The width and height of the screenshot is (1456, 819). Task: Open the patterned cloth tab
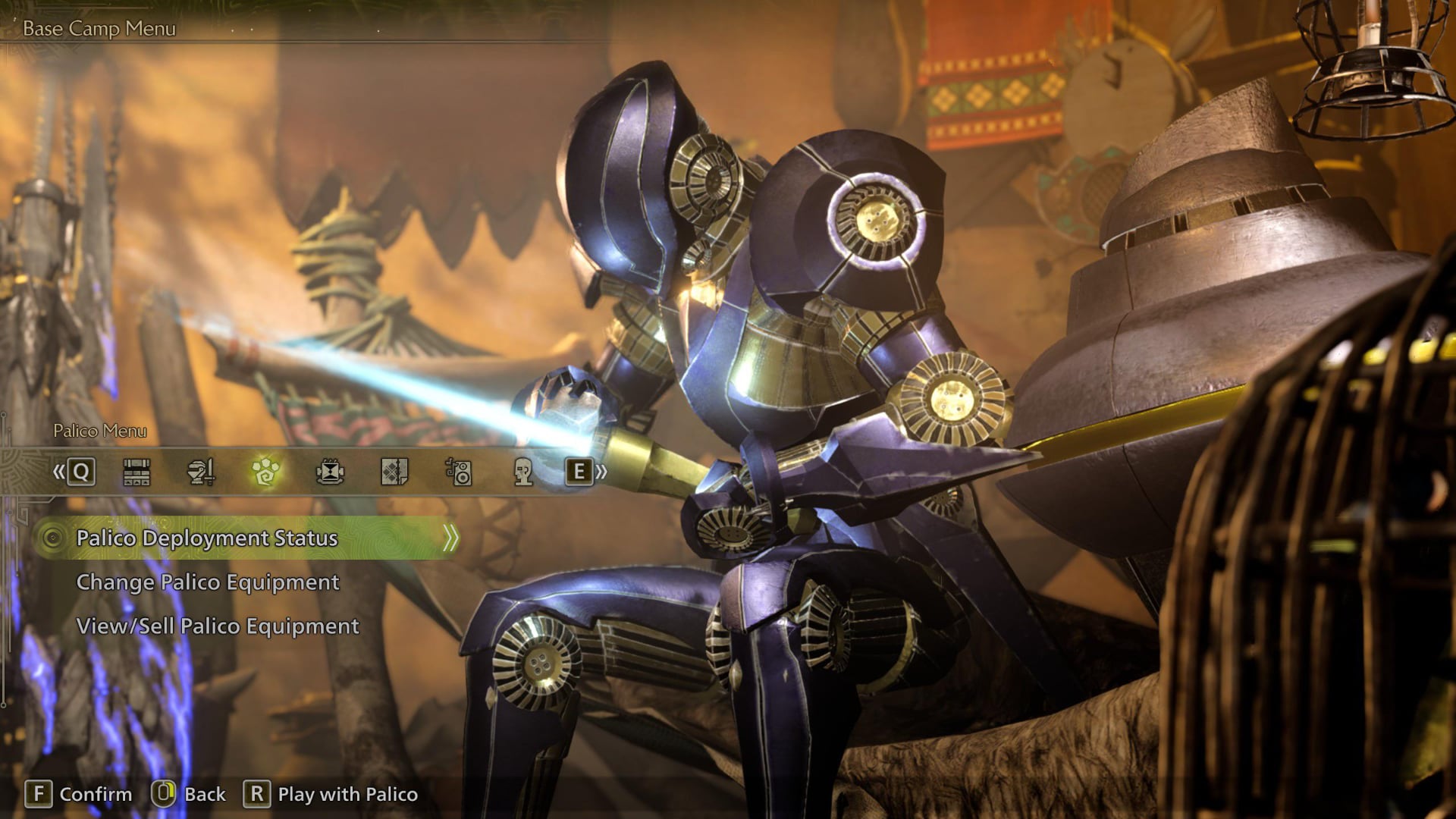[394, 472]
